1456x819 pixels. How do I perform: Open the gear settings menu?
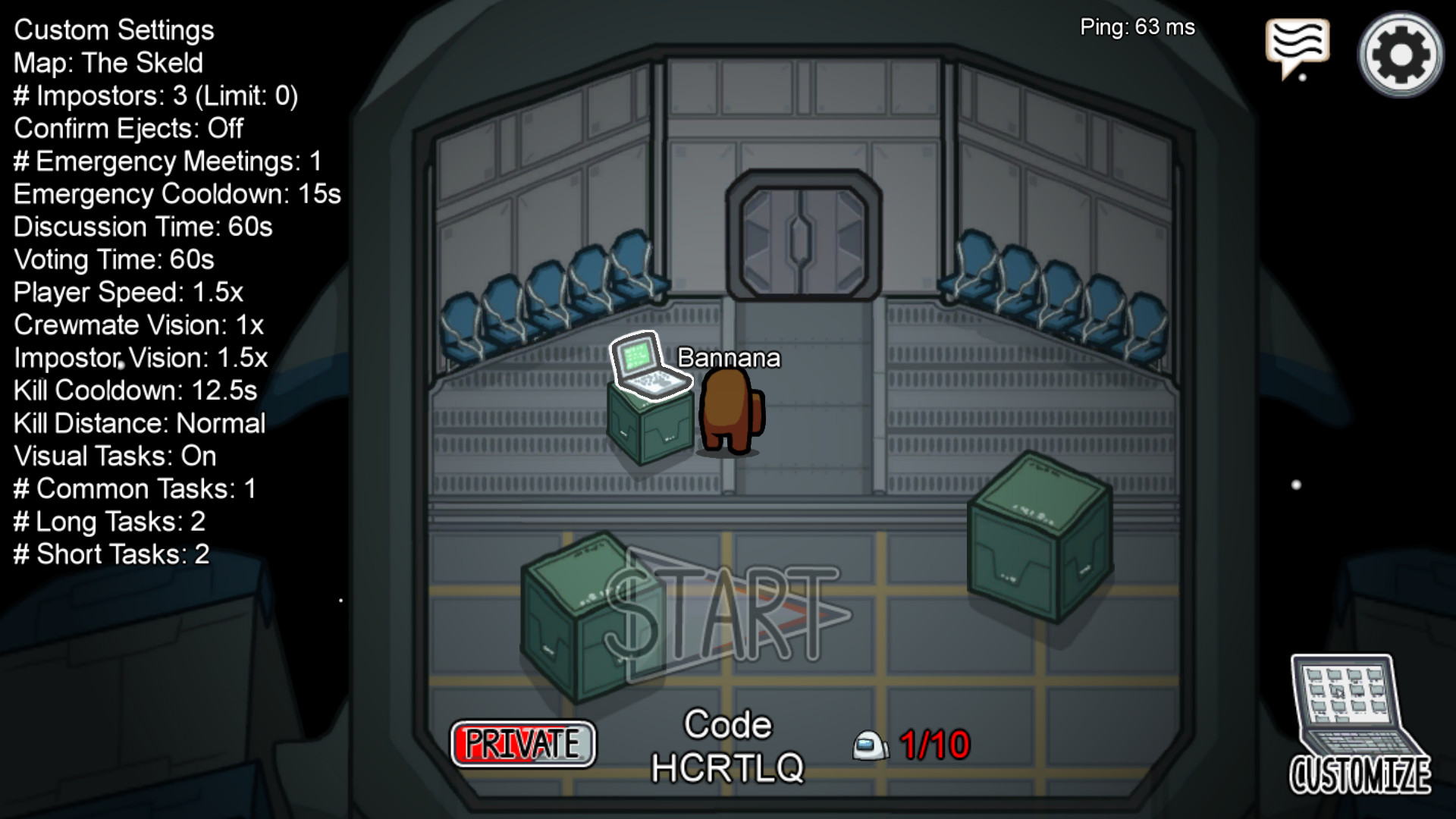pyautogui.click(x=1400, y=54)
